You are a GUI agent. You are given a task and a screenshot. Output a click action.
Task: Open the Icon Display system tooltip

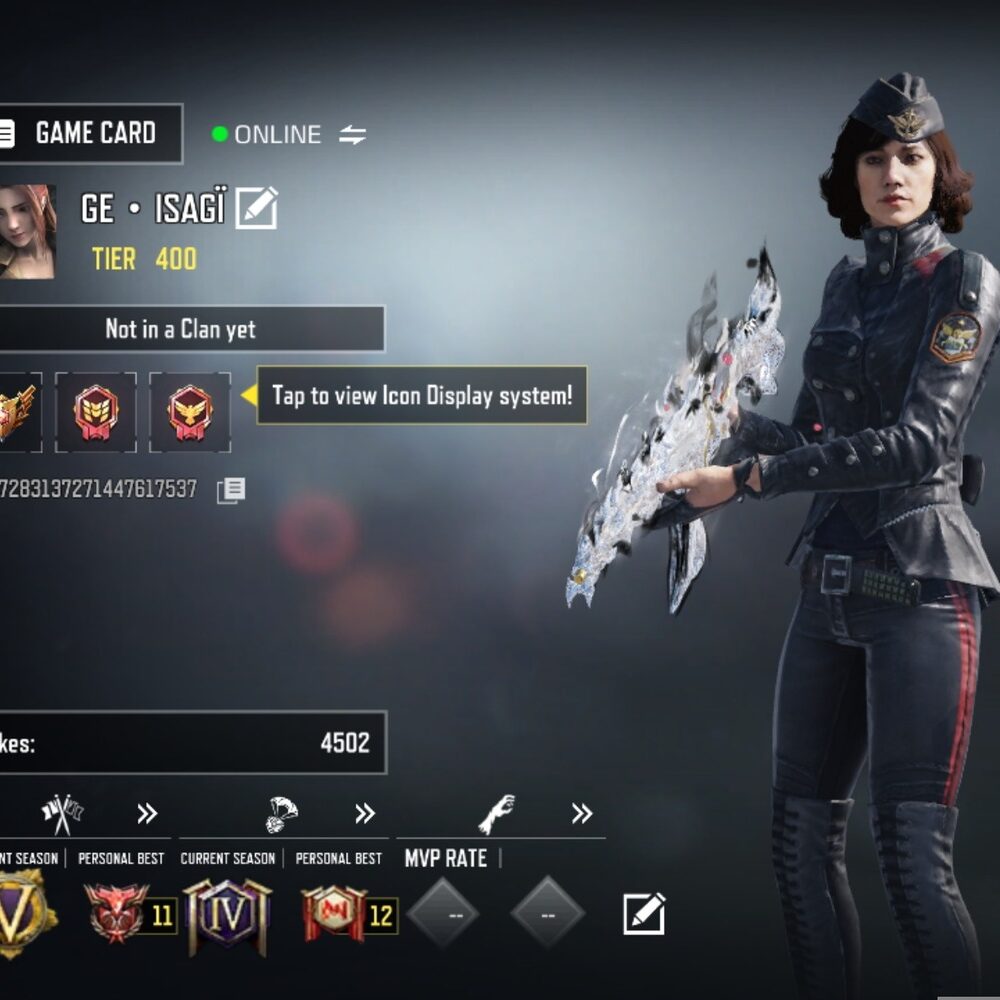tap(422, 395)
